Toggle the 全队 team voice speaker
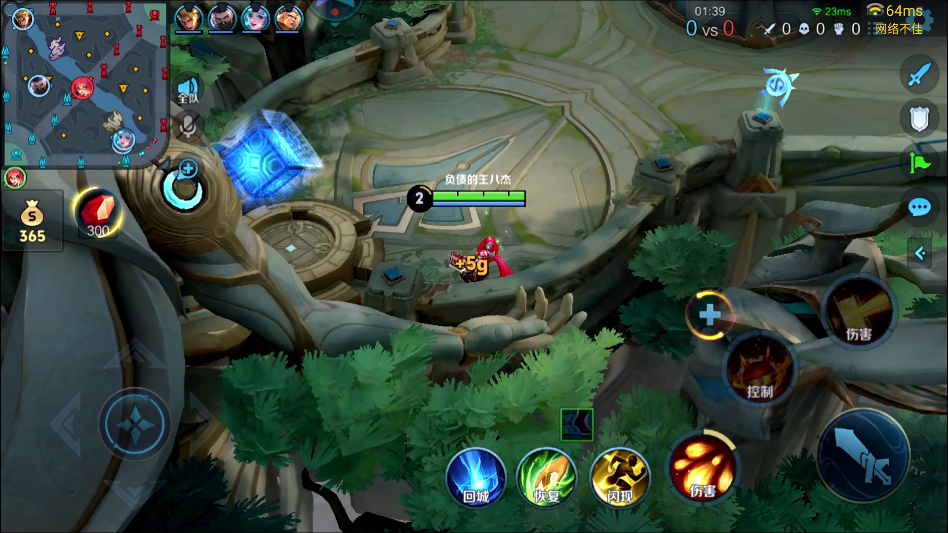 187,90
